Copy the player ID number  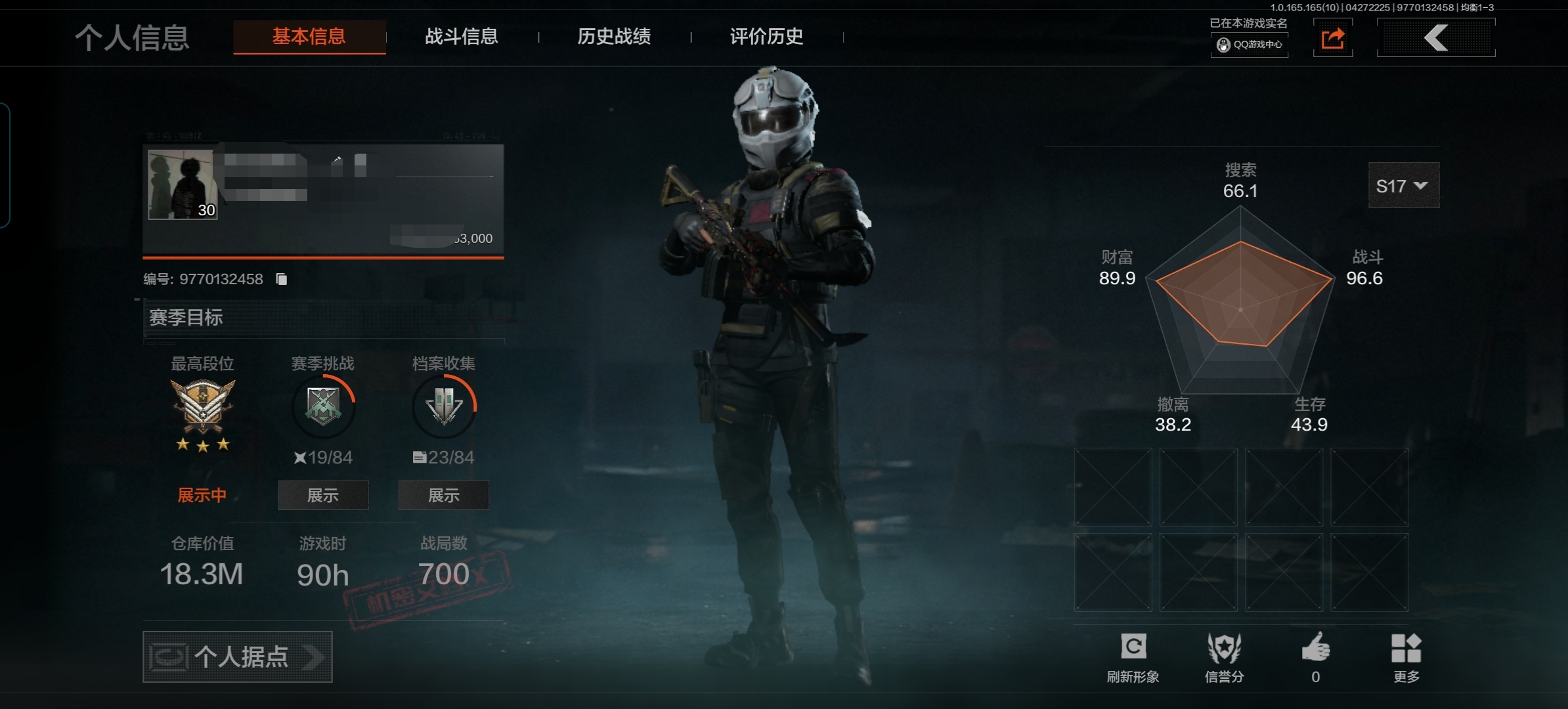[282, 280]
